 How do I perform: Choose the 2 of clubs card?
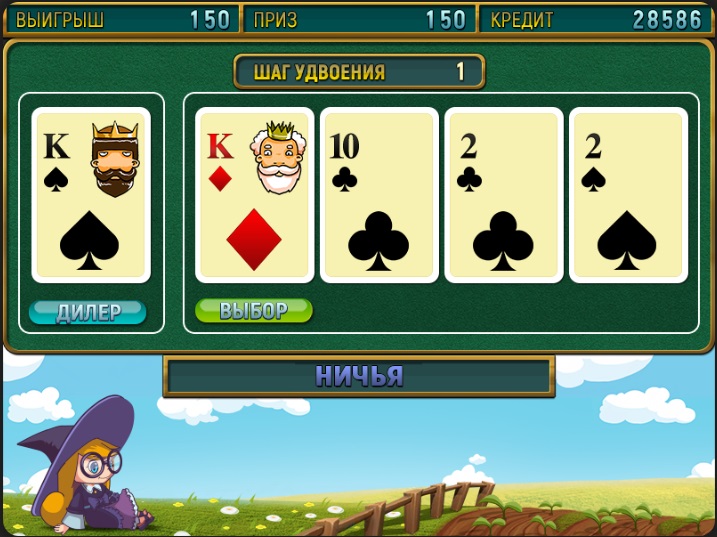tap(504, 195)
